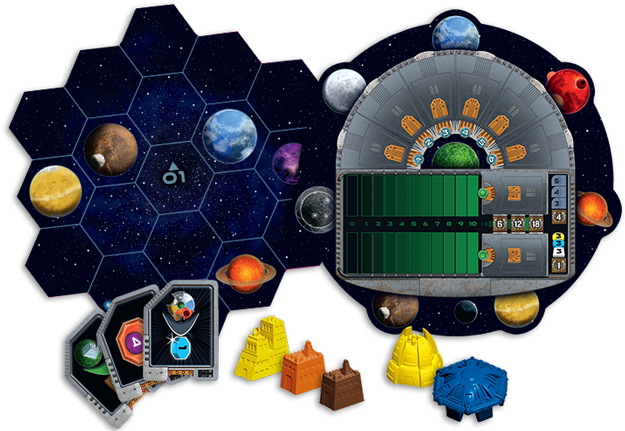The width and height of the screenshot is (625, 431).
Task: Select the yellow planet on the hex map
Action: (55, 190)
